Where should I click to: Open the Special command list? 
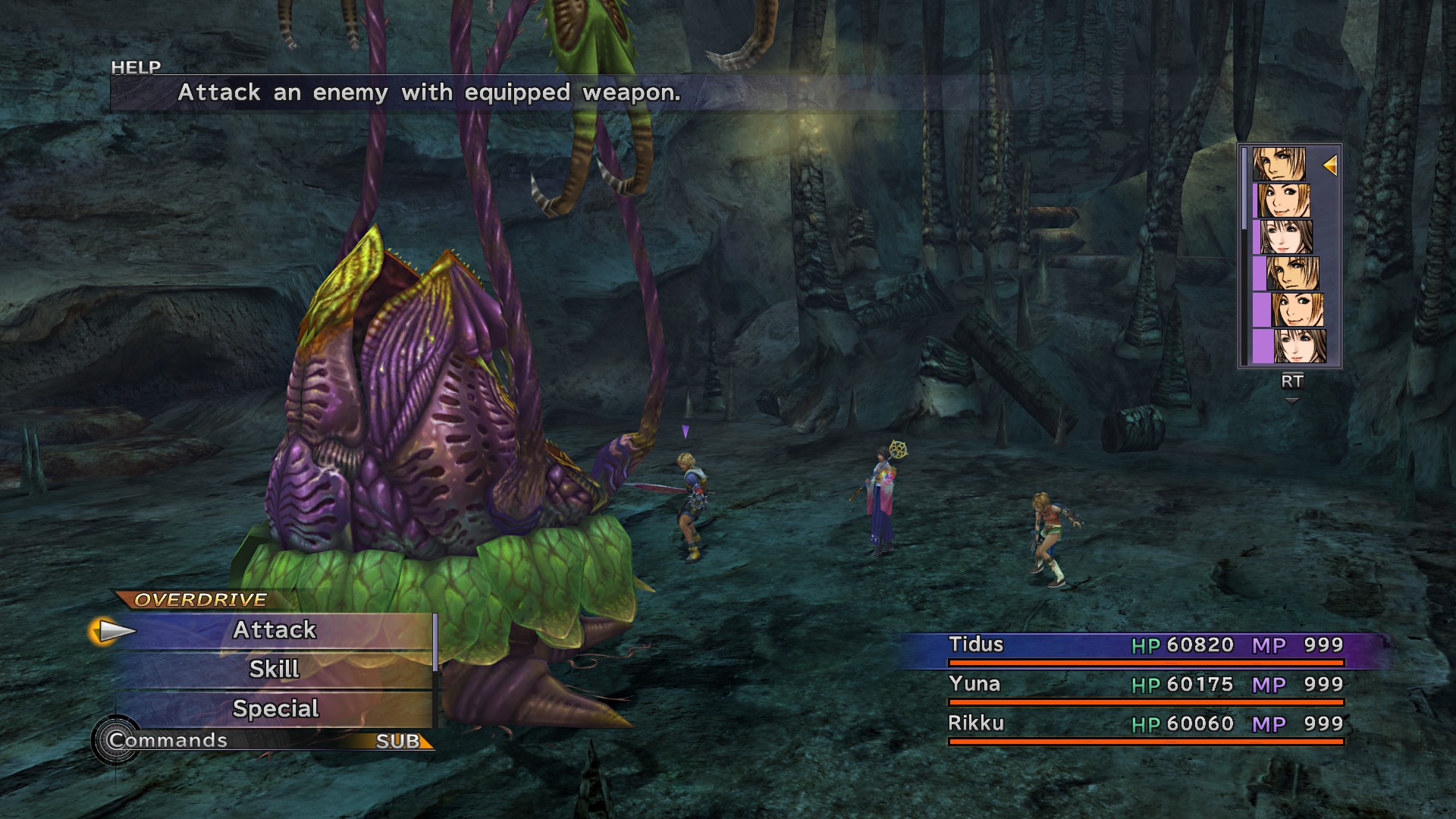(x=275, y=709)
